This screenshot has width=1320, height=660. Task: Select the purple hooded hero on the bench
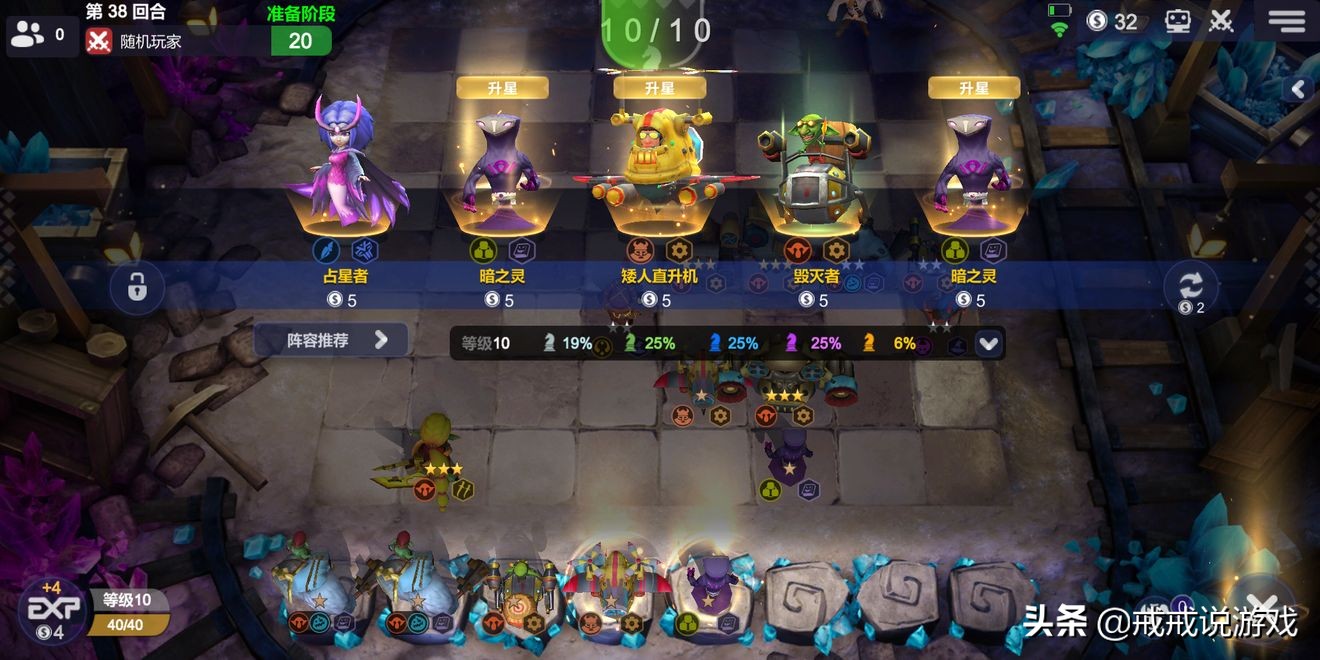711,592
